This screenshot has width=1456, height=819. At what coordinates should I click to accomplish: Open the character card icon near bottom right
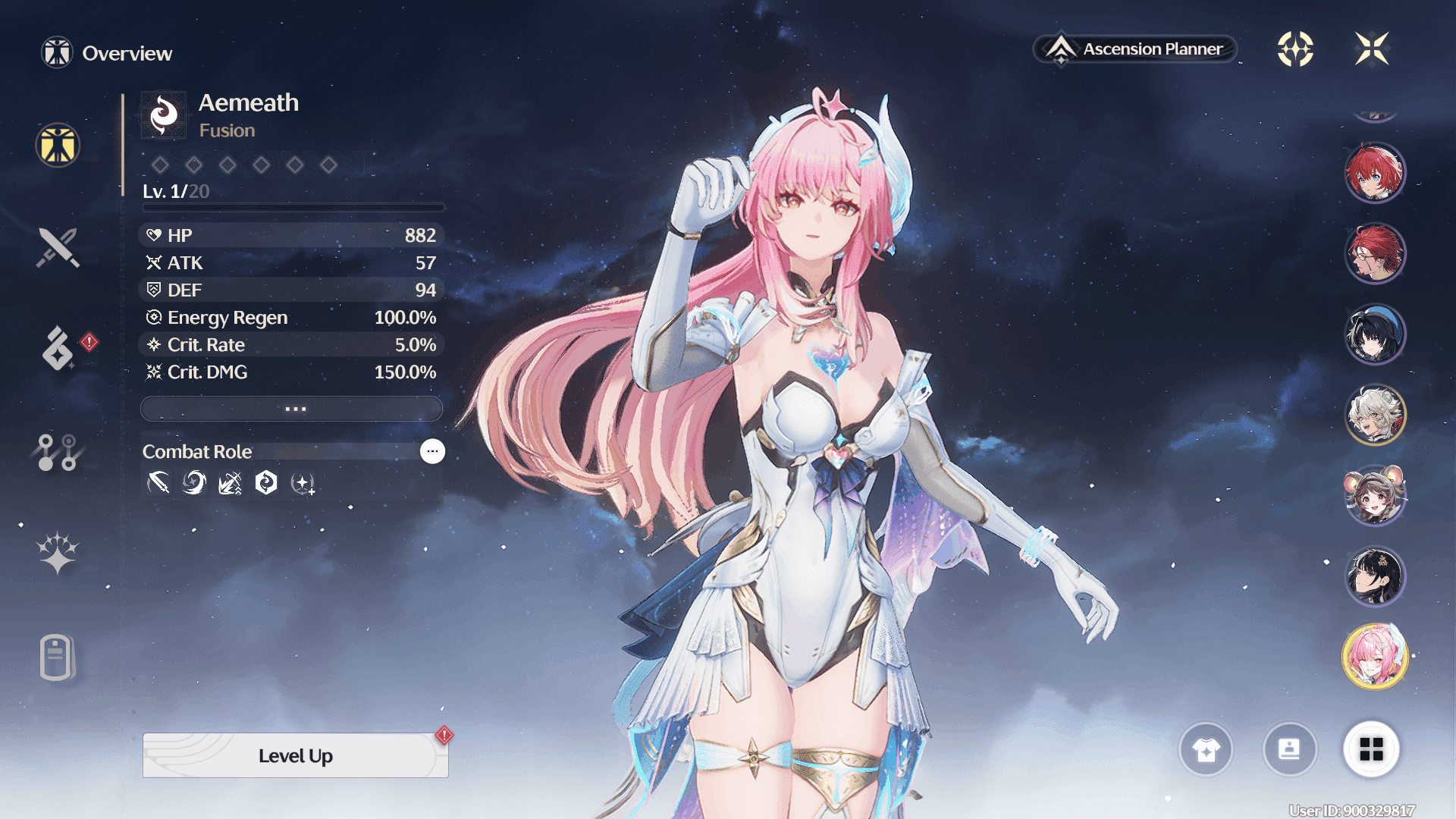pos(1290,750)
